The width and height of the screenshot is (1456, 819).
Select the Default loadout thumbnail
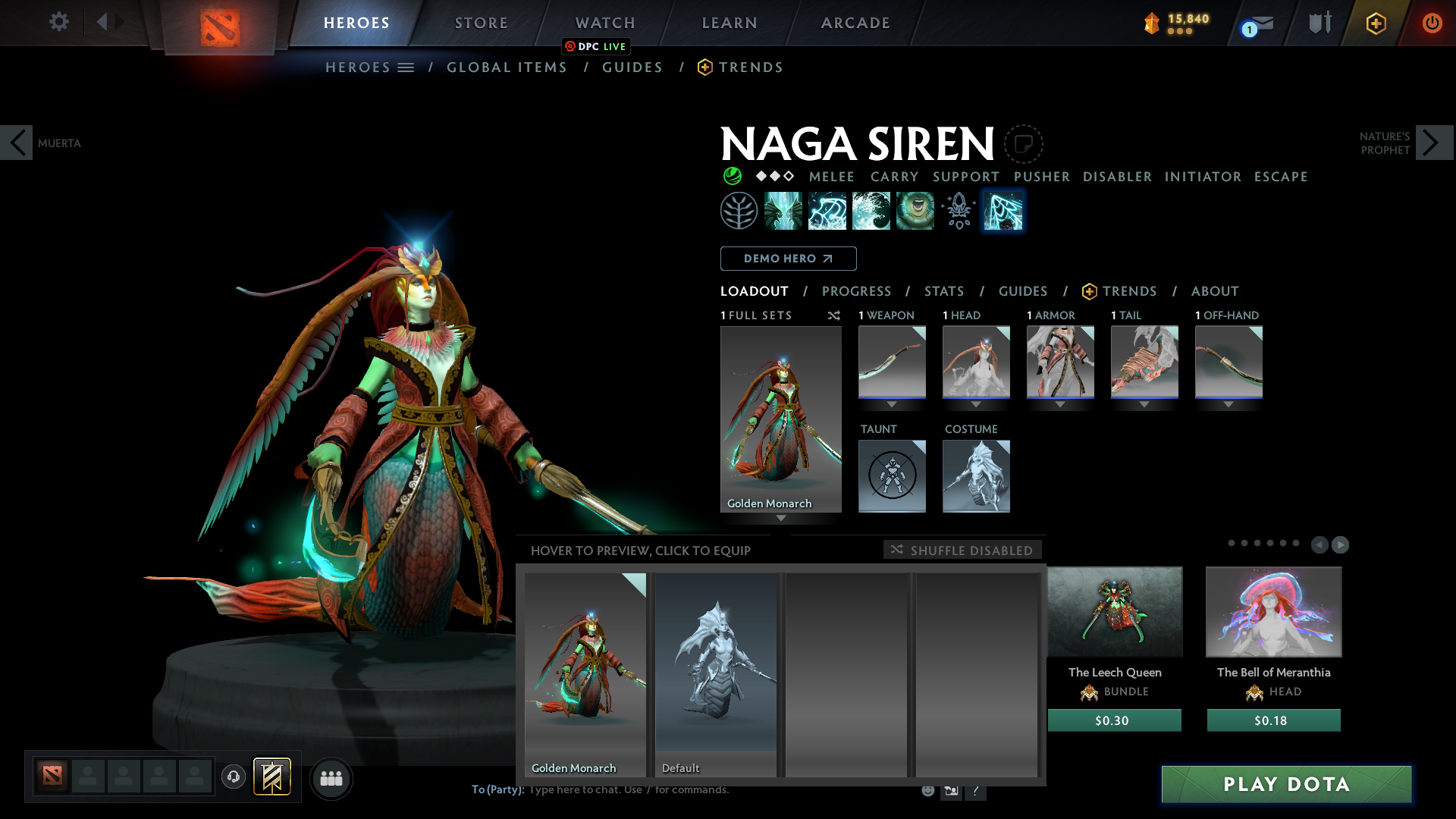715,675
